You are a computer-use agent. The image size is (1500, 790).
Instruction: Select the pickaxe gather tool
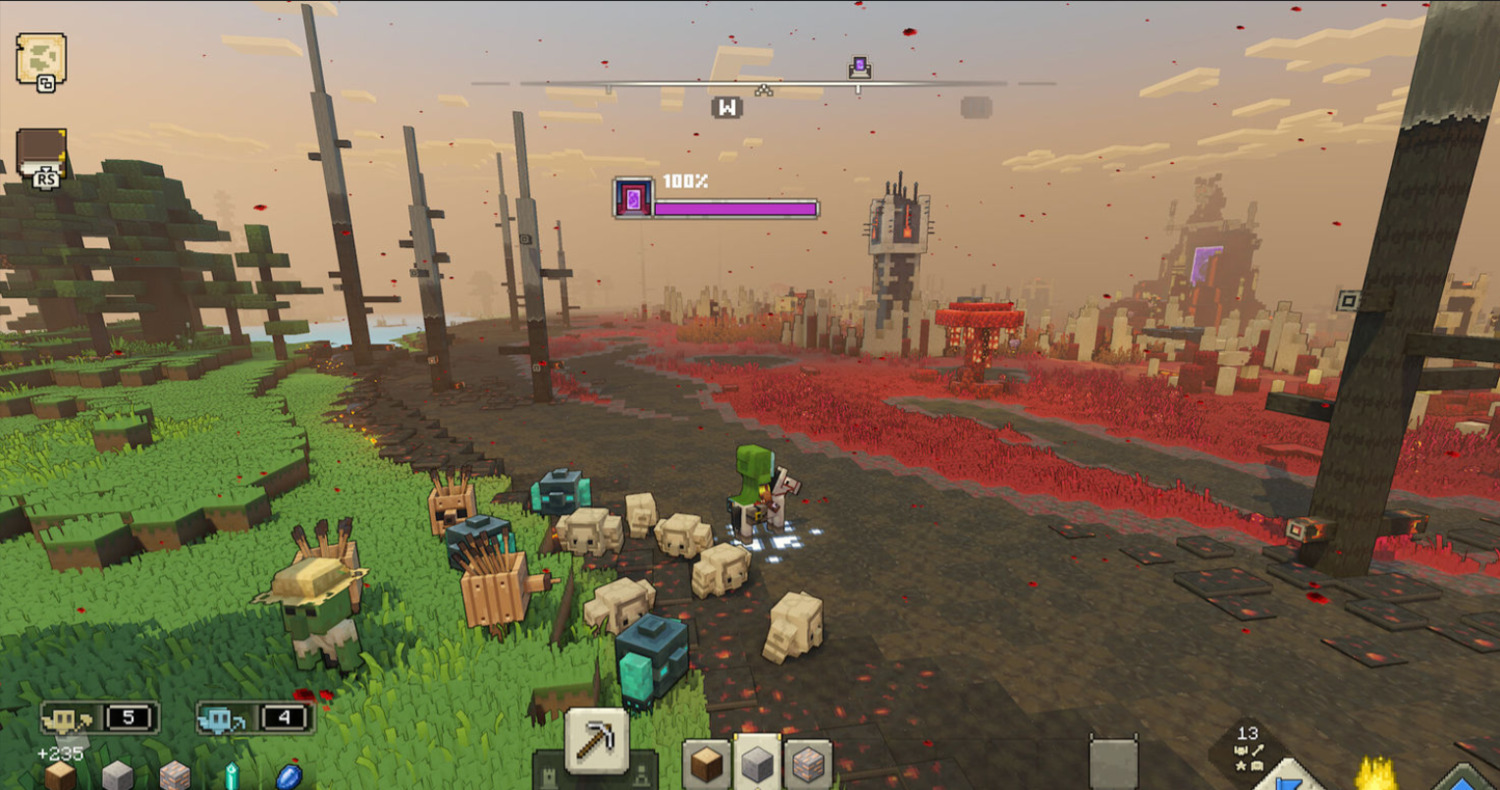[x=597, y=741]
